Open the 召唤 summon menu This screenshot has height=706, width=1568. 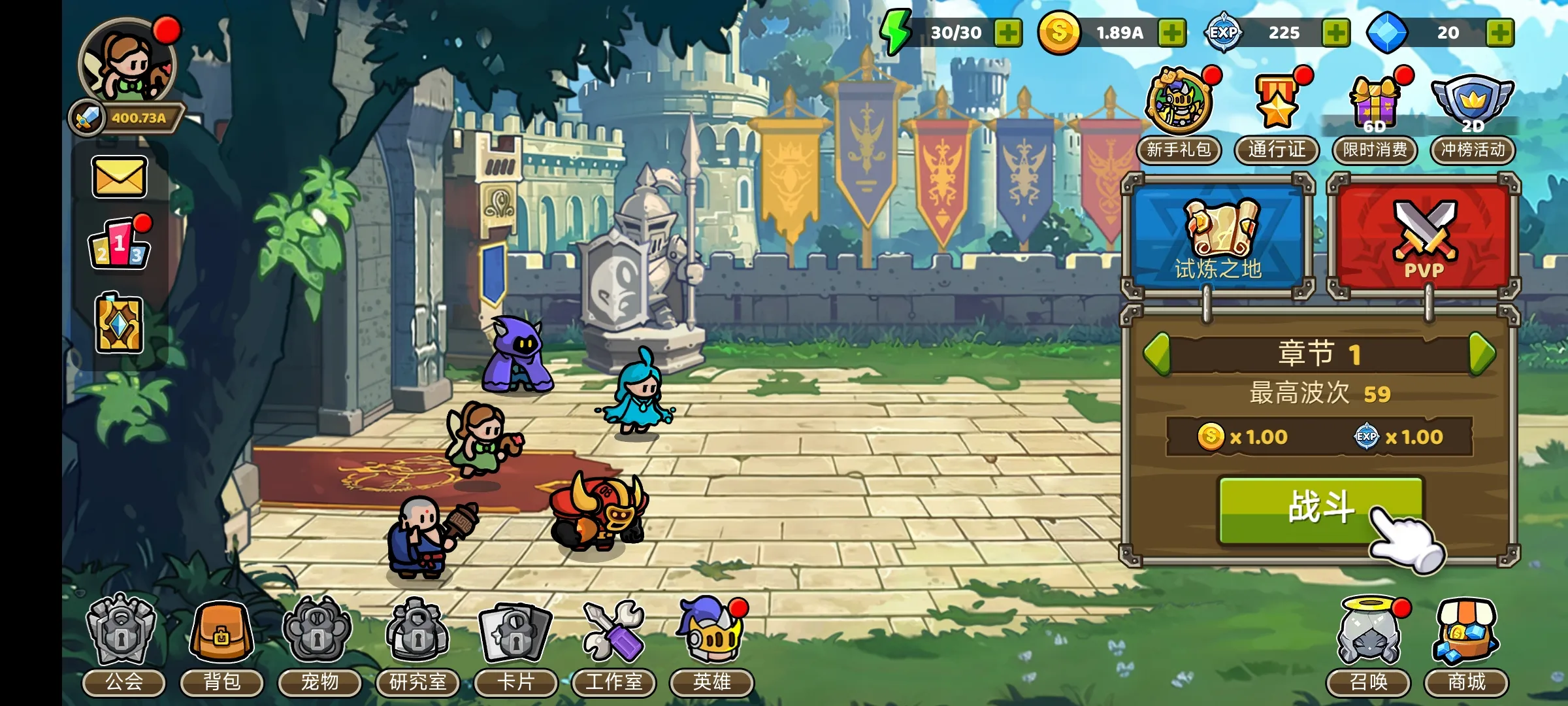(x=1369, y=644)
